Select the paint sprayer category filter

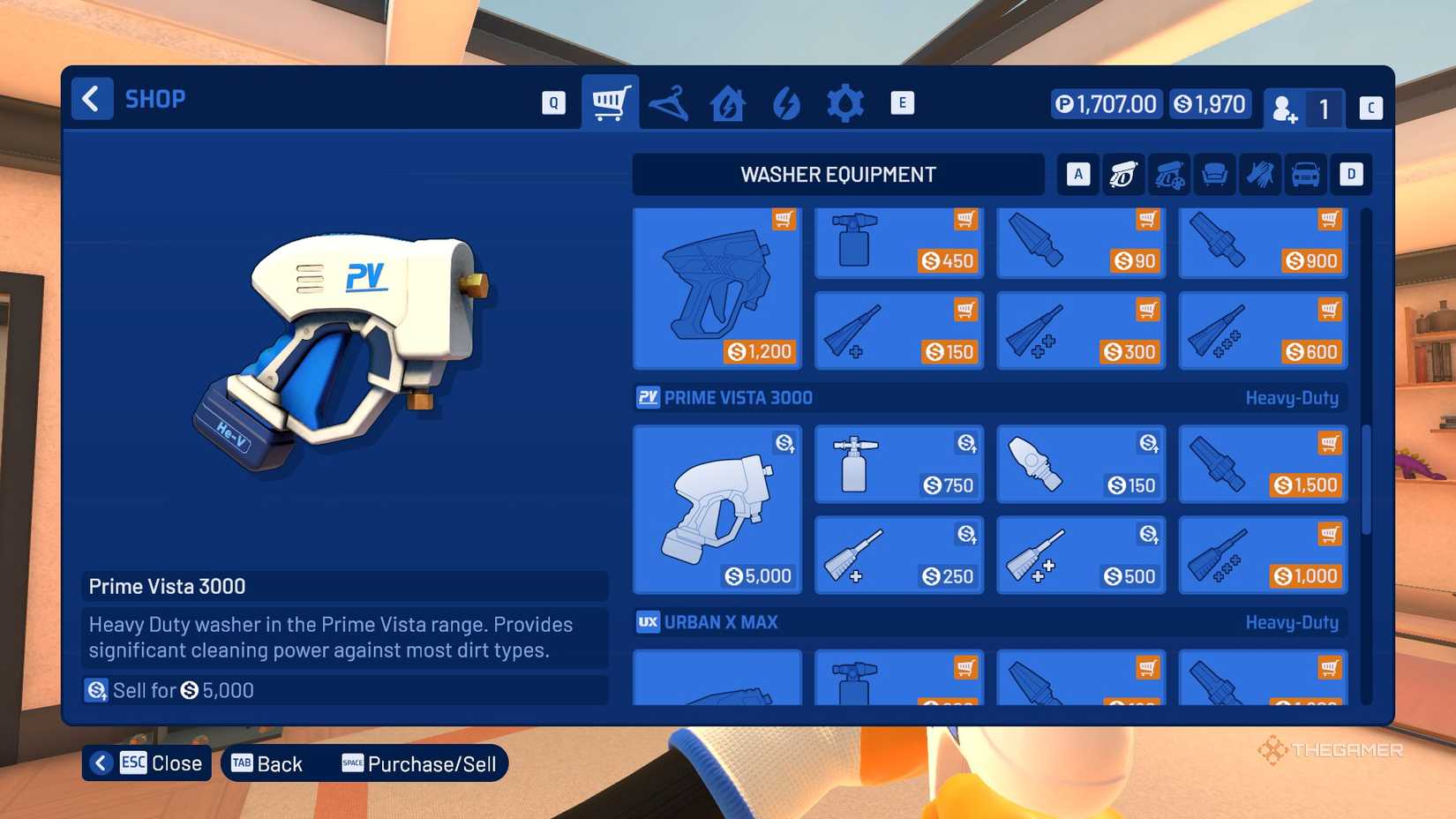point(1168,174)
